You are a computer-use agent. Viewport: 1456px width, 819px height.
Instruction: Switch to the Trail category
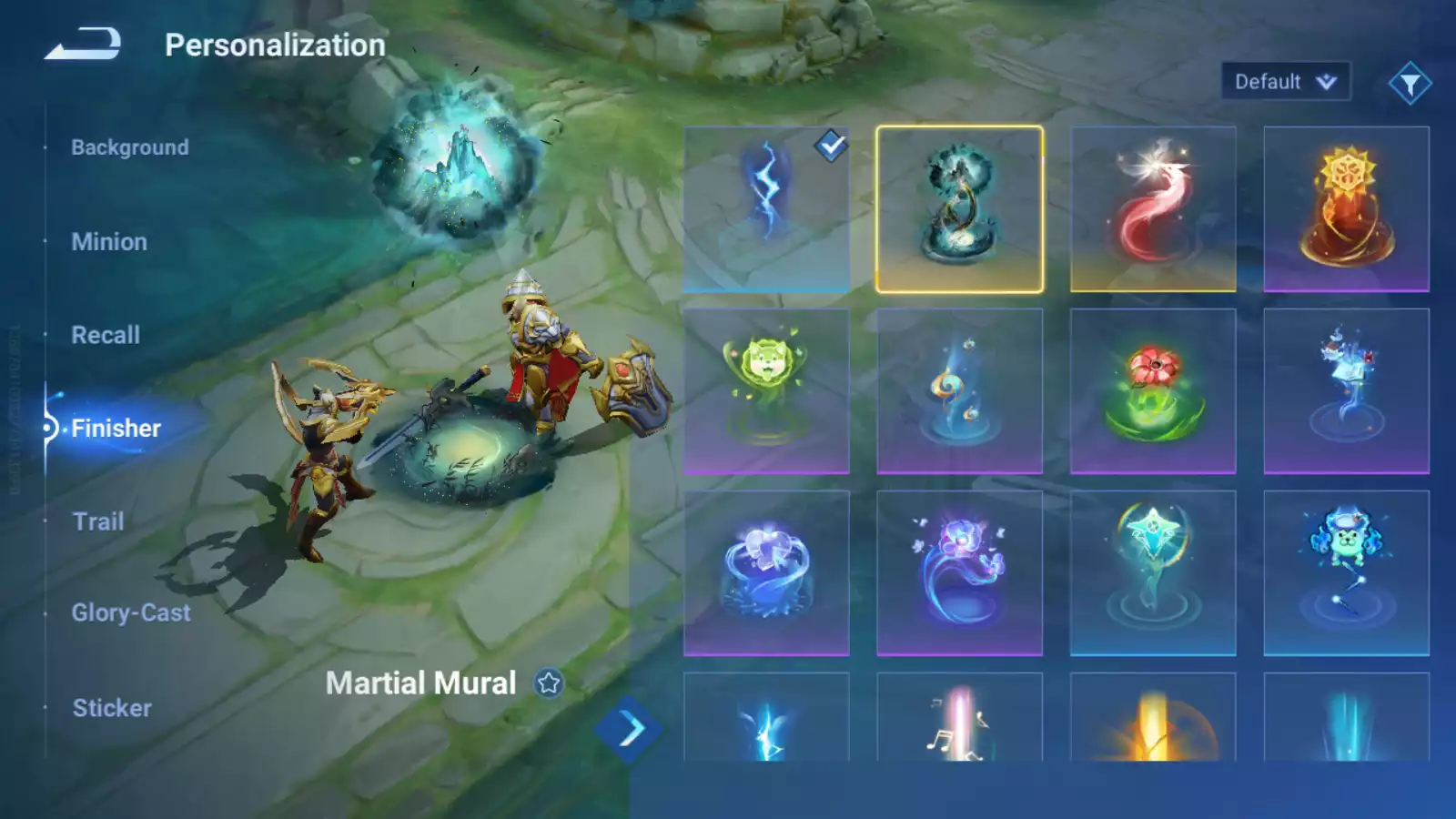[x=98, y=521]
